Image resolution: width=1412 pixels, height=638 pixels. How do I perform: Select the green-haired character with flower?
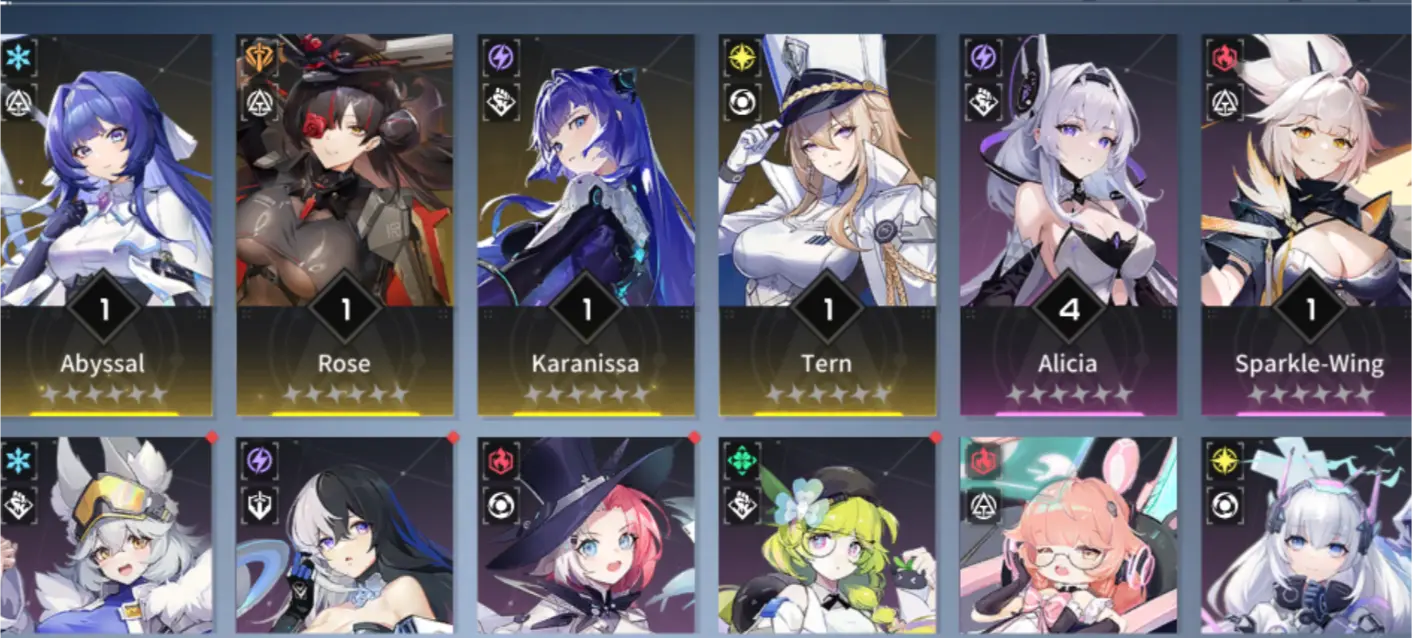click(827, 540)
